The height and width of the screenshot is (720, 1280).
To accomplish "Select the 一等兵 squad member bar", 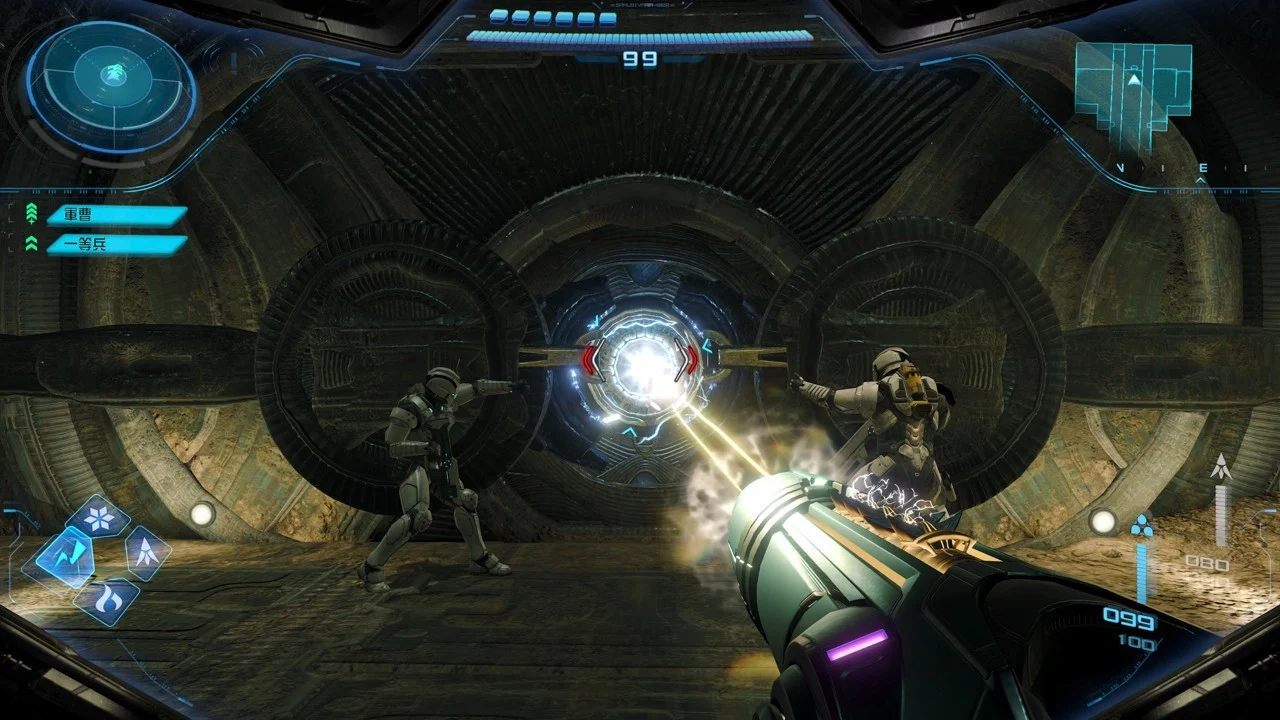I will (113, 243).
